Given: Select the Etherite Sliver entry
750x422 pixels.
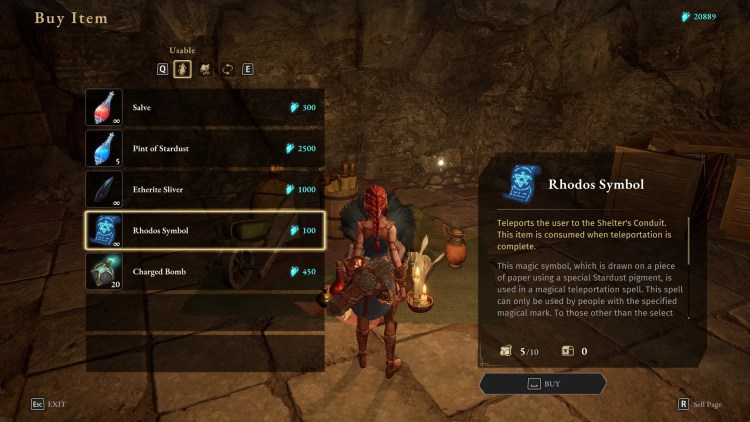Looking at the screenshot, I should coord(205,189).
